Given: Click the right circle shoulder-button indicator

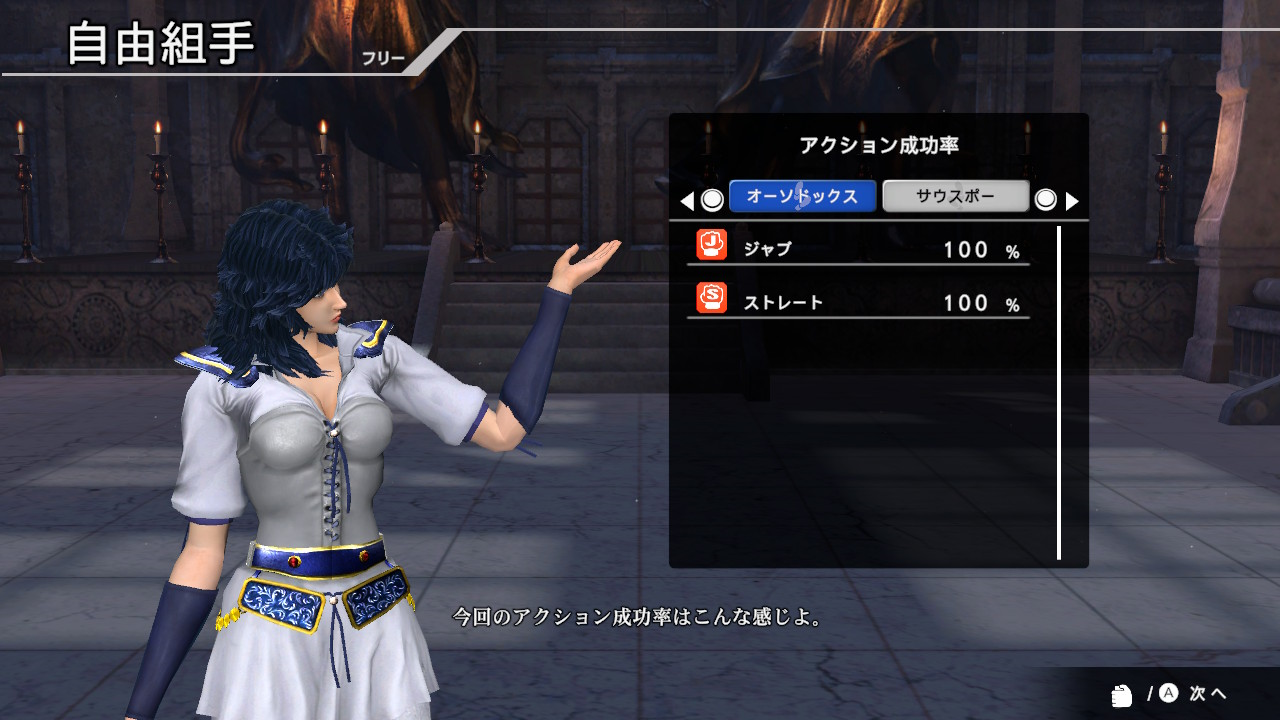Looking at the screenshot, I should coord(1047,199).
